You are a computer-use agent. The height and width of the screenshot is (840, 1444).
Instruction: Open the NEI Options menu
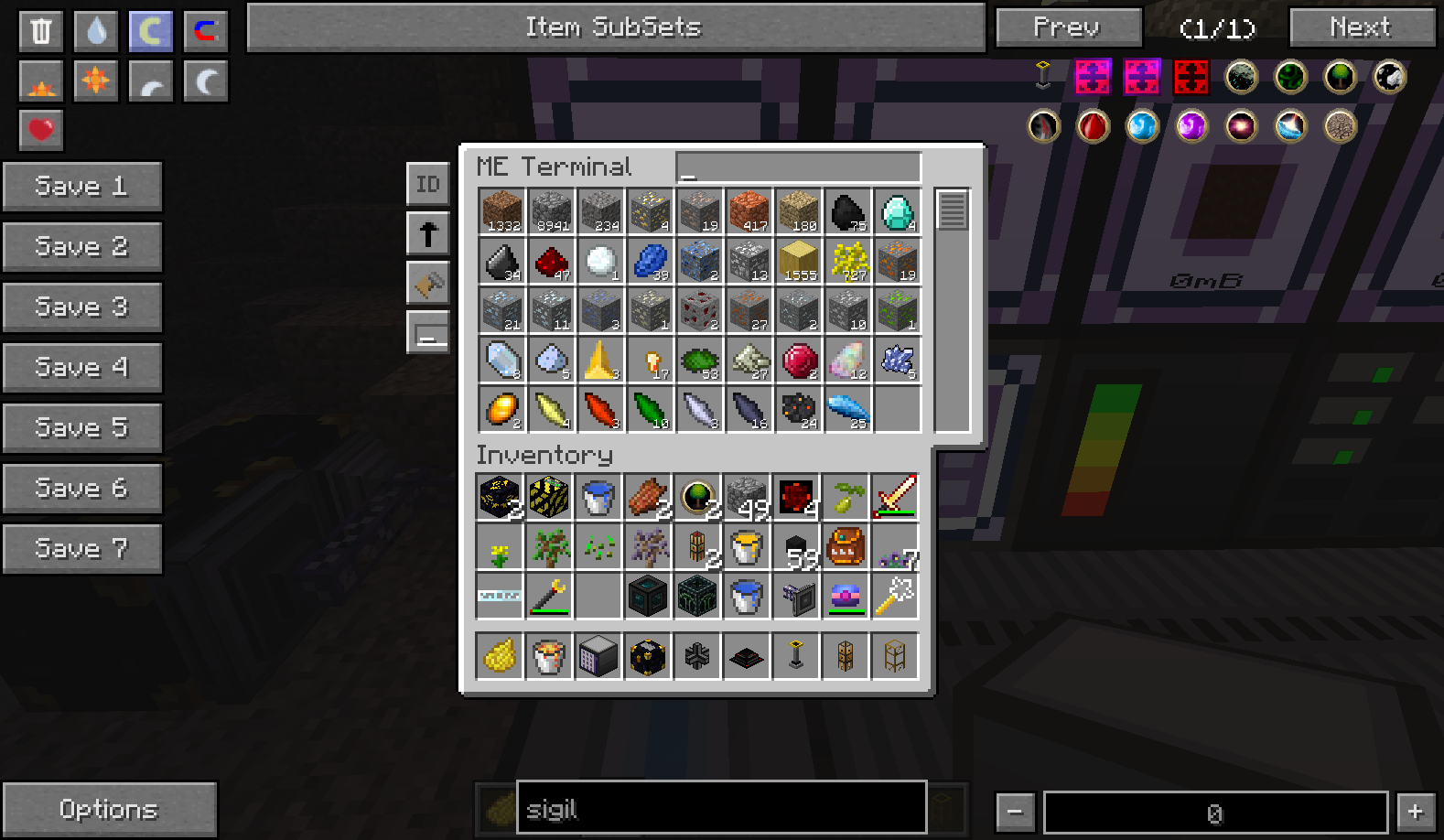pos(109,809)
